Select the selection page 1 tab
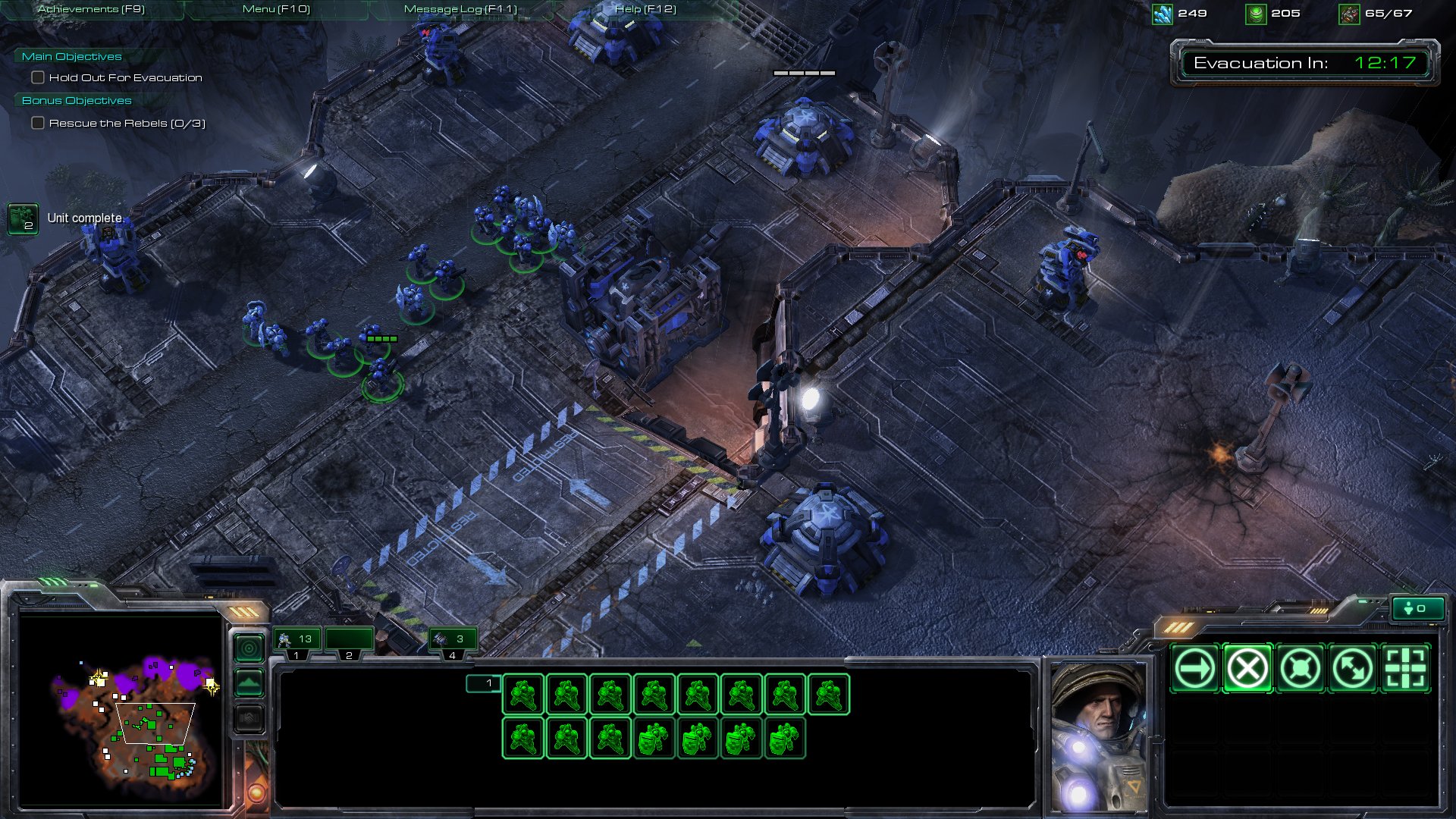1456x819 pixels. tap(483, 683)
